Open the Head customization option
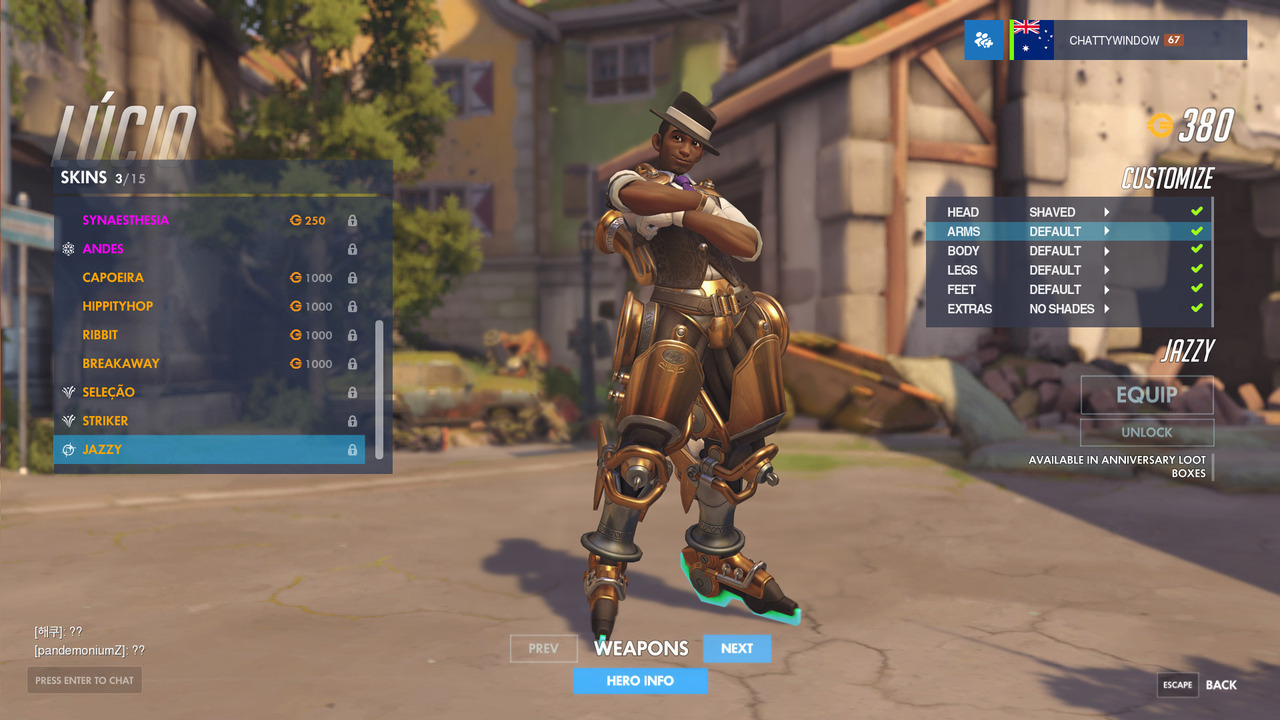 tap(1068, 212)
